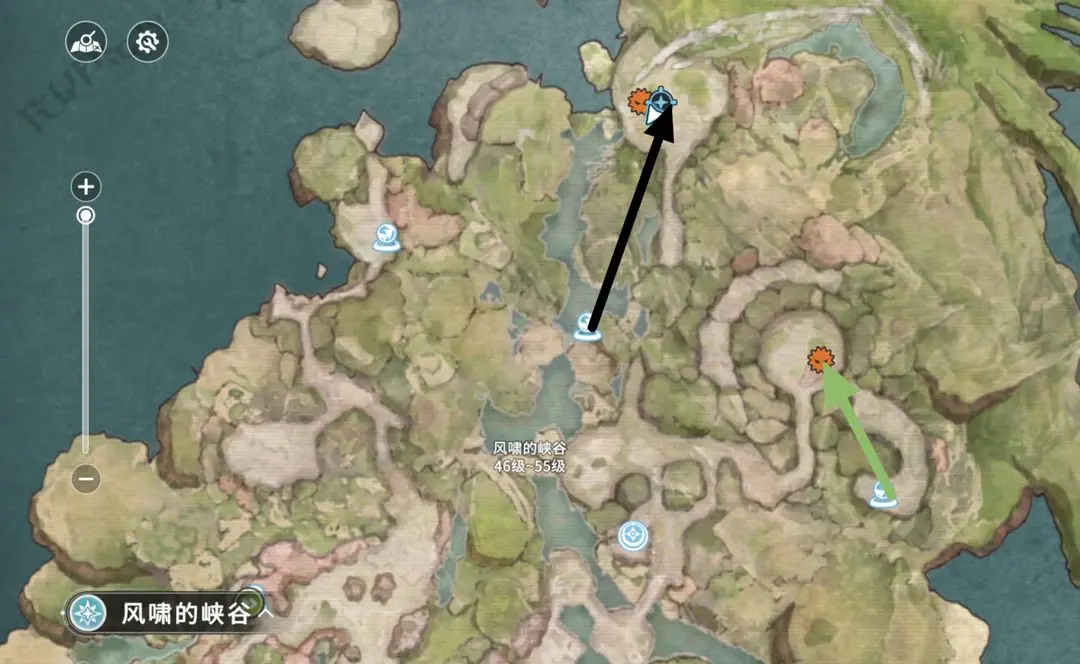Click the blue player location marker

(x=661, y=102)
